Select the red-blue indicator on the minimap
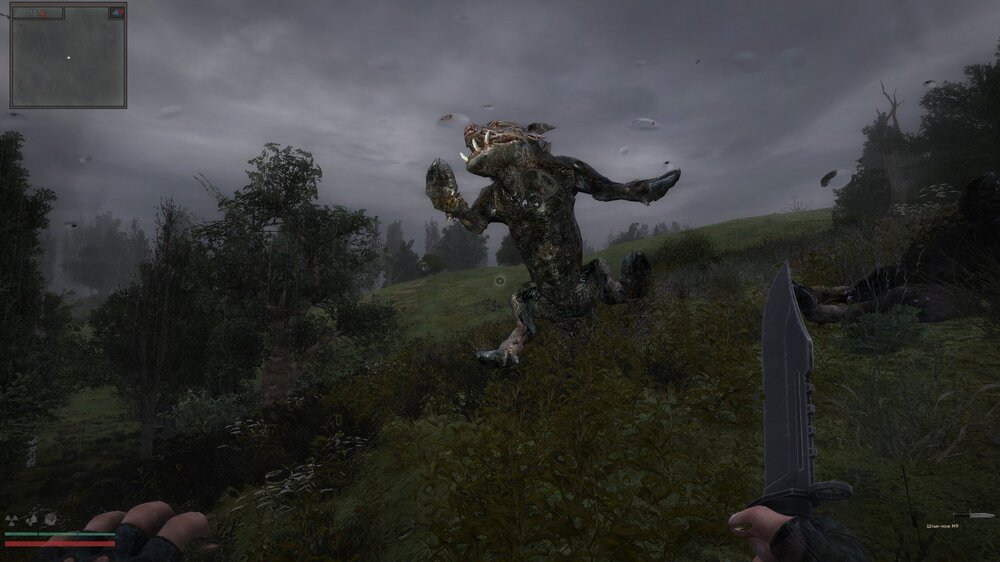This screenshot has width=1000, height=562. coord(117,13)
